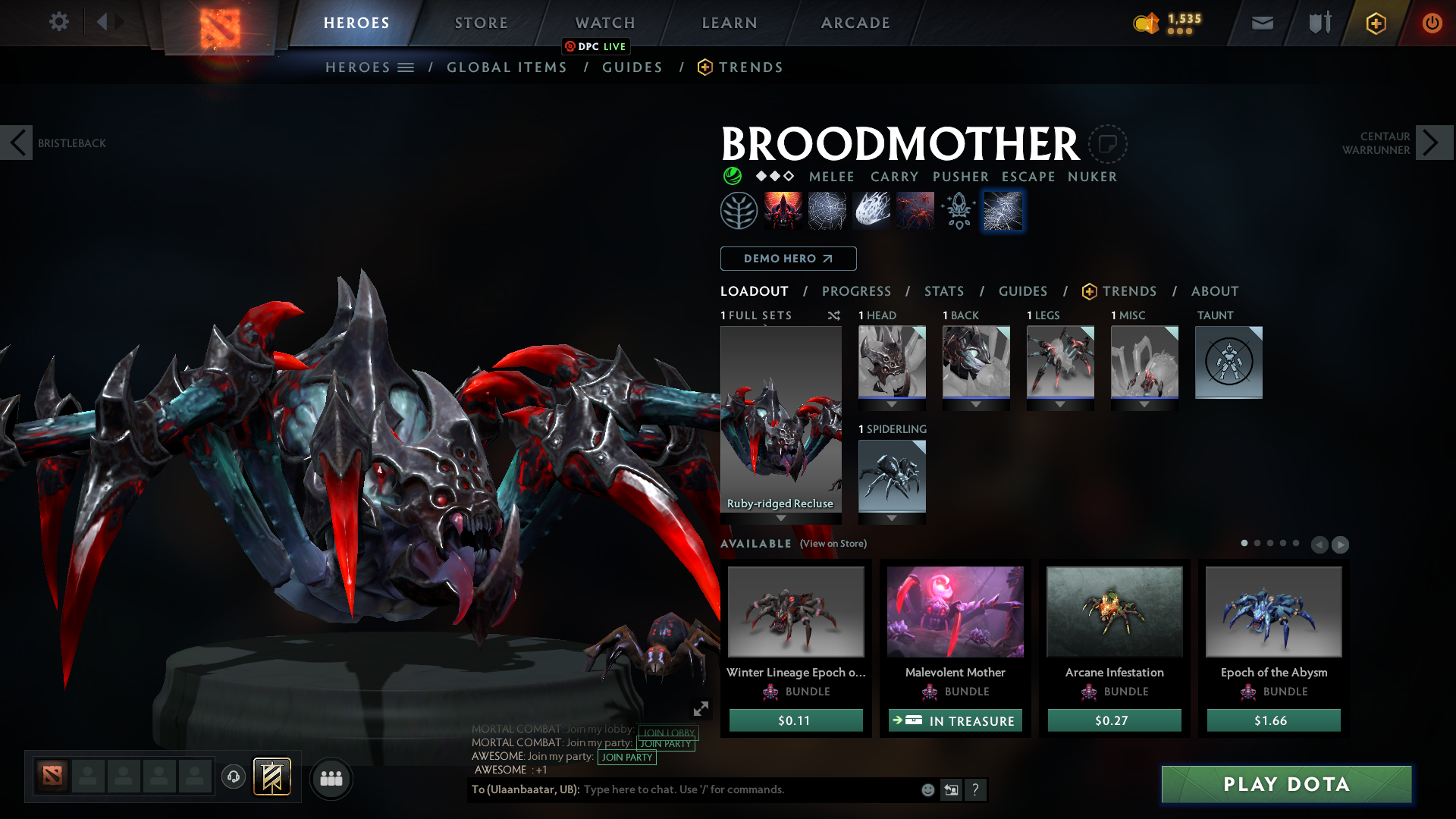Open the mail envelope icon in top bar
The height and width of the screenshot is (819, 1456).
click(x=1261, y=23)
